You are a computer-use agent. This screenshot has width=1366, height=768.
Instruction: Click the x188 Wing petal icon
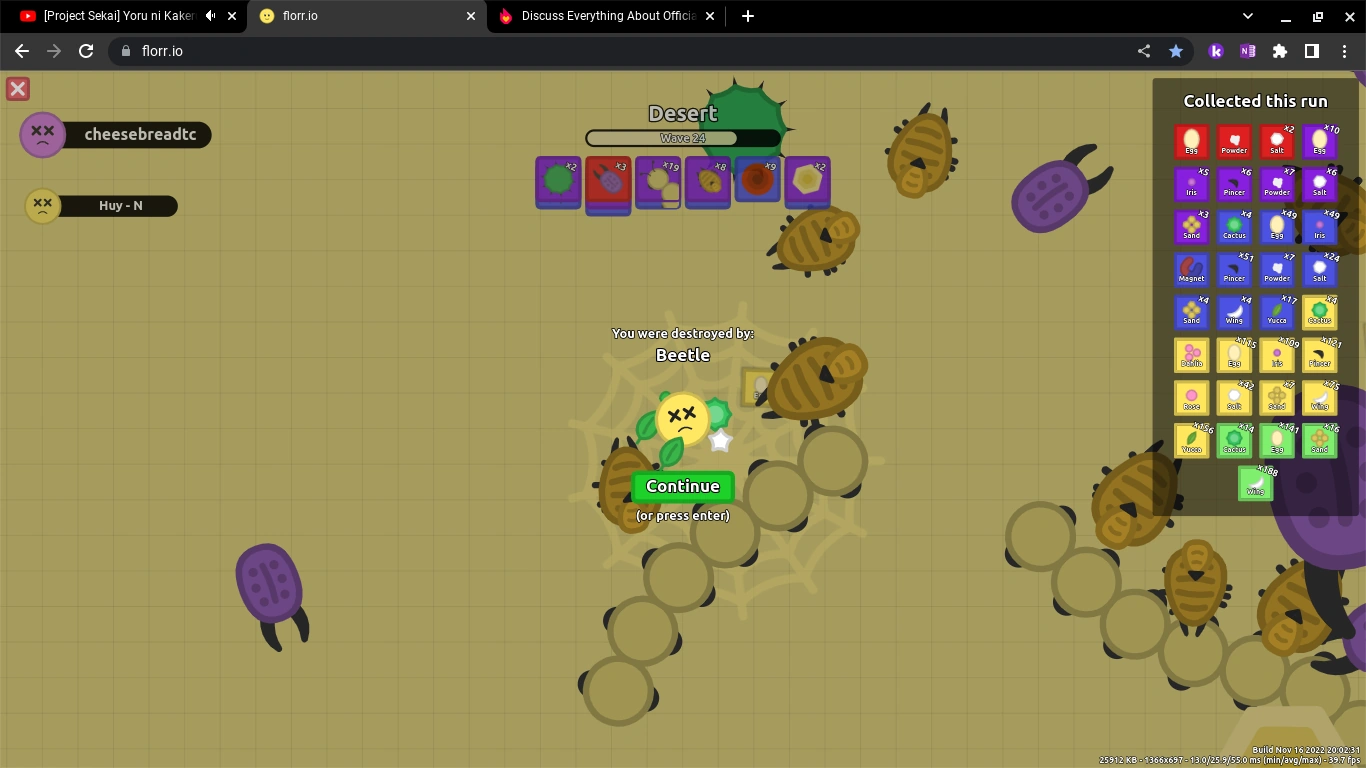(x=1255, y=484)
